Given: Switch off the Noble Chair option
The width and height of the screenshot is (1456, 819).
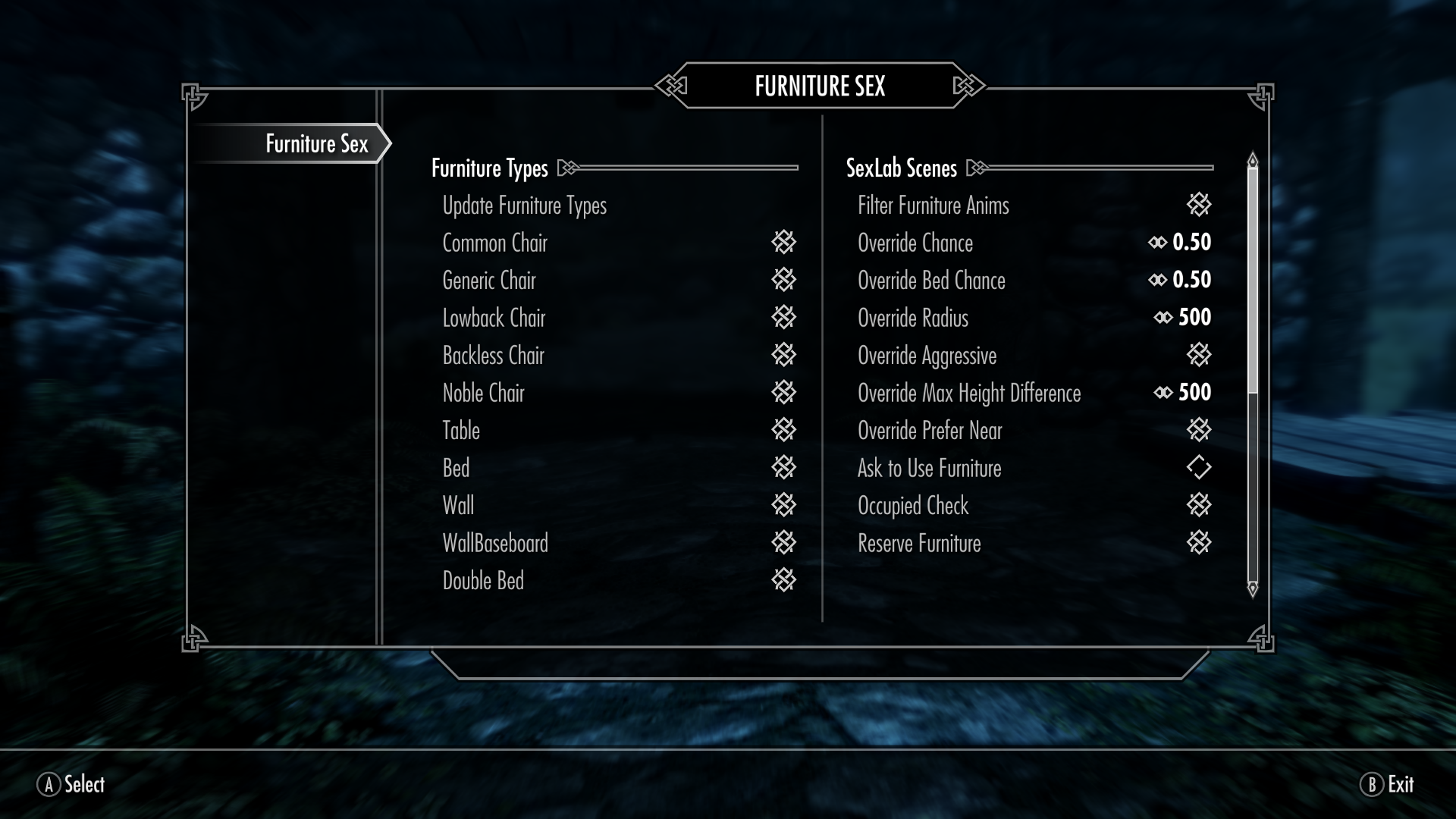Looking at the screenshot, I should 783,392.
